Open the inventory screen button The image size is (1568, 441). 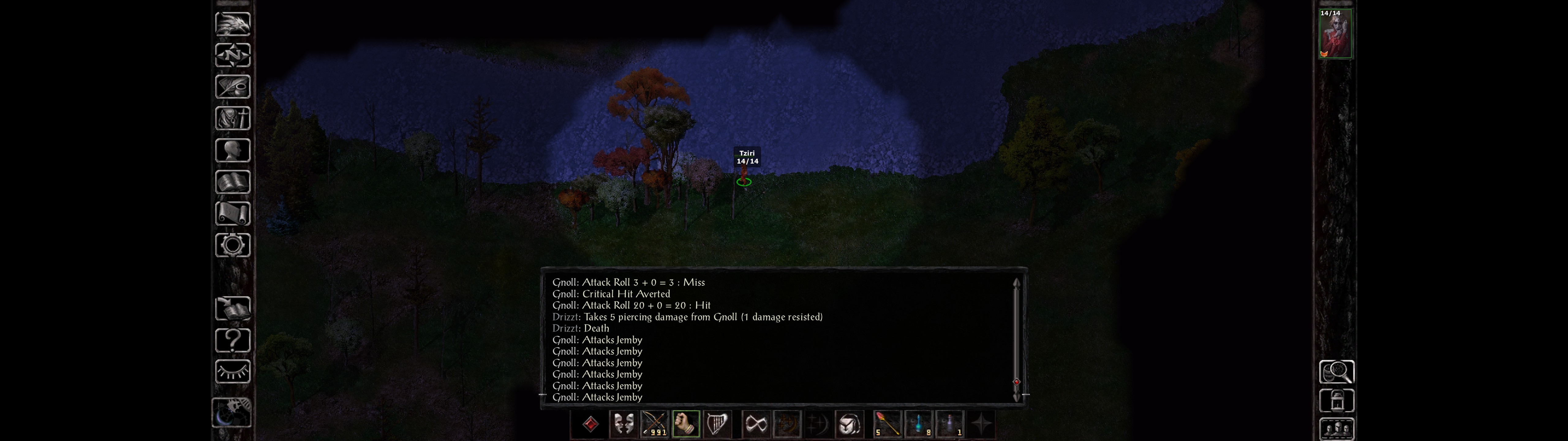coord(232,118)
